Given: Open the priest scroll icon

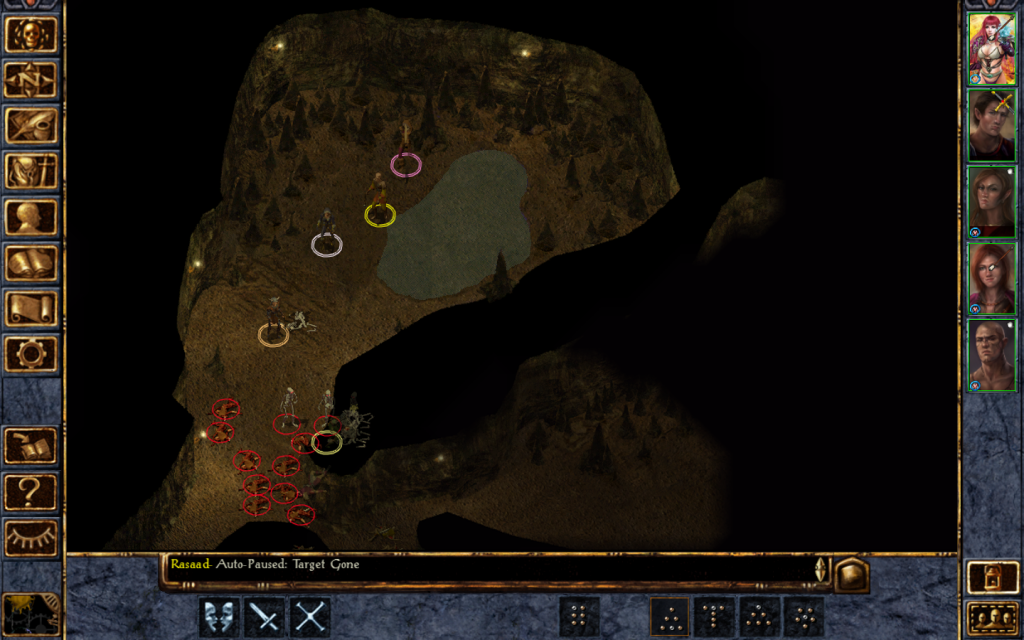Looking at the screenshot, I should tap(31, 308).
